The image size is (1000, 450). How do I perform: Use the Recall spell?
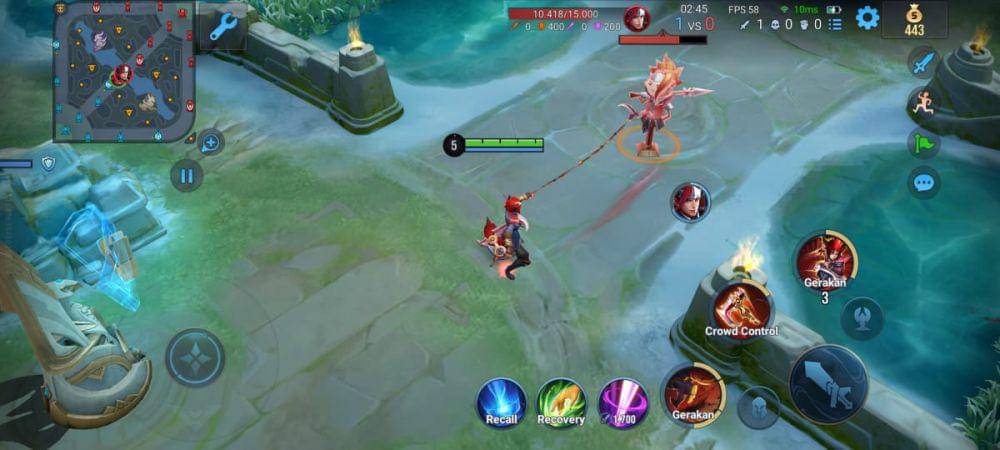[501, 402]
